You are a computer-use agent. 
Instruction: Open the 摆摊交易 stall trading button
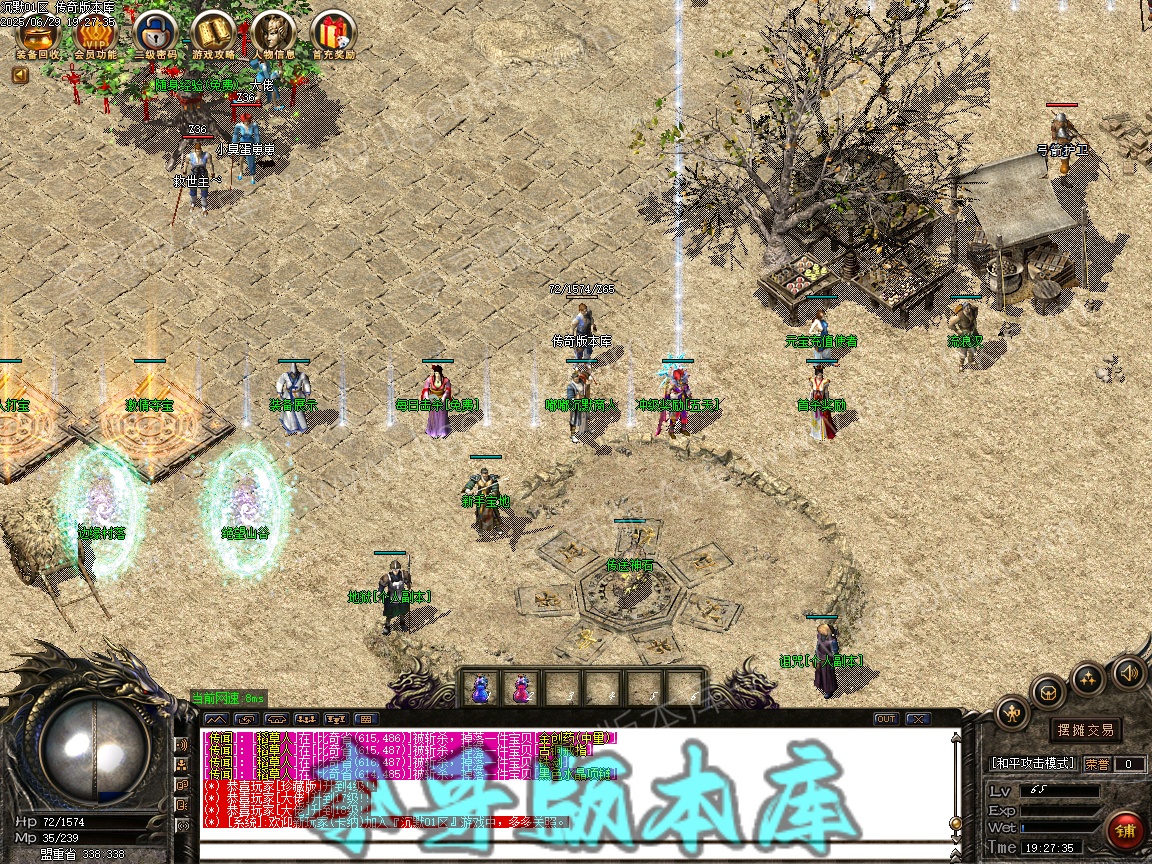[1086, 730]
